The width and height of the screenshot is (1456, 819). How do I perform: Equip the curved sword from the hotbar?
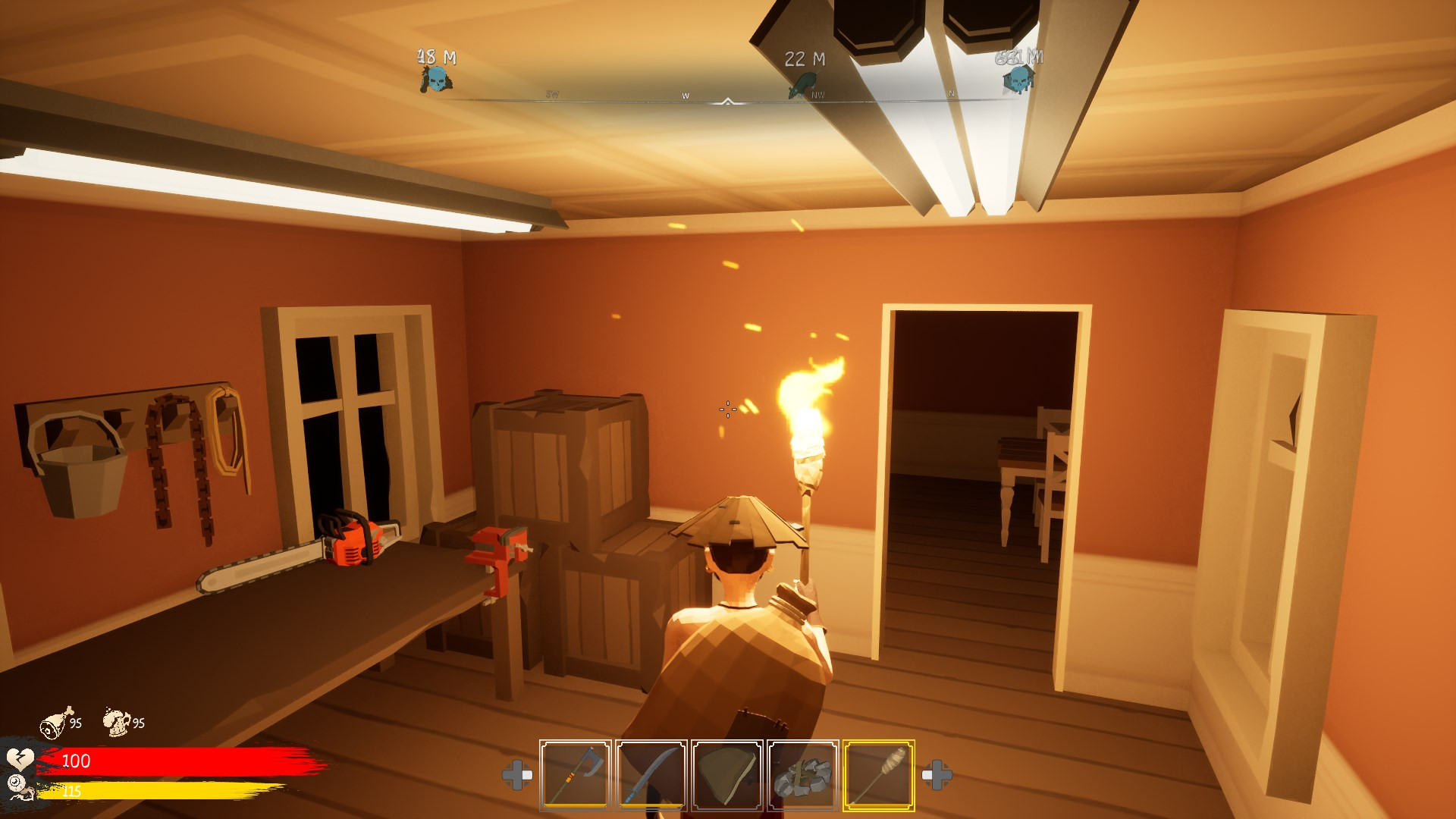[651, 775]
